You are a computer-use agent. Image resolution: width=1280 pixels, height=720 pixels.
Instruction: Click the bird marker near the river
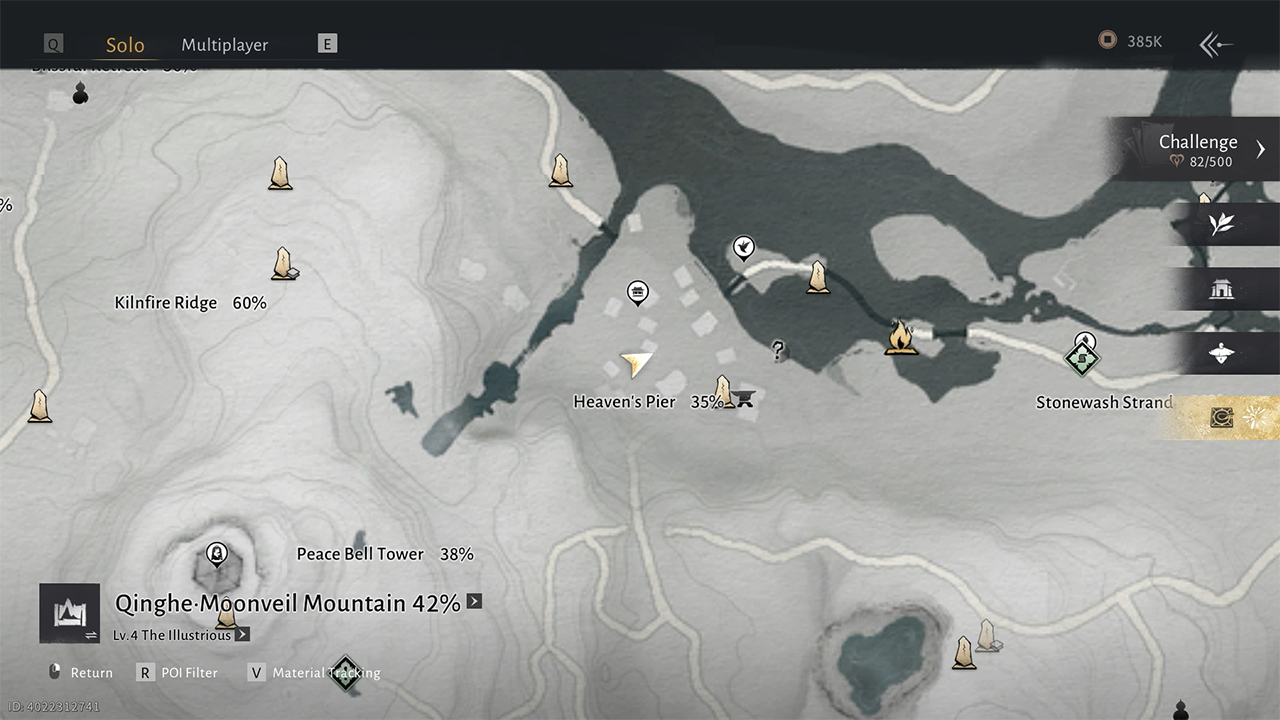(x=743, y=246)
